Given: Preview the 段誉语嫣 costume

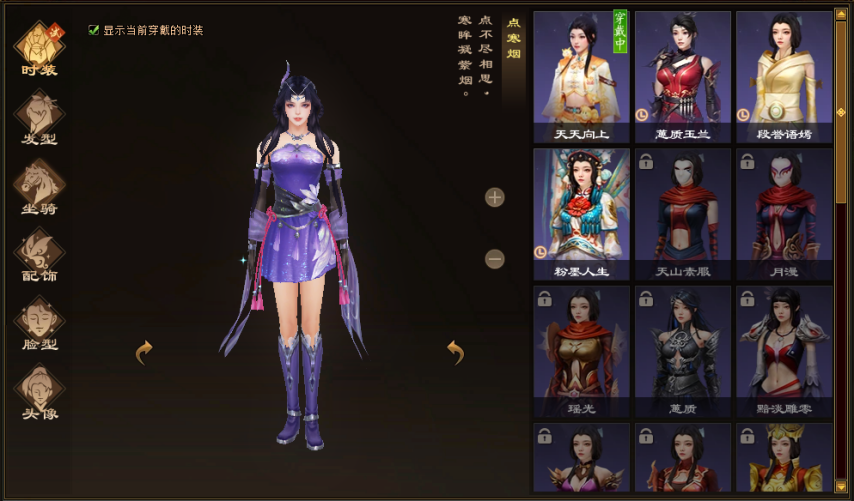Looking at the screenshot, I should coord(784,77).
